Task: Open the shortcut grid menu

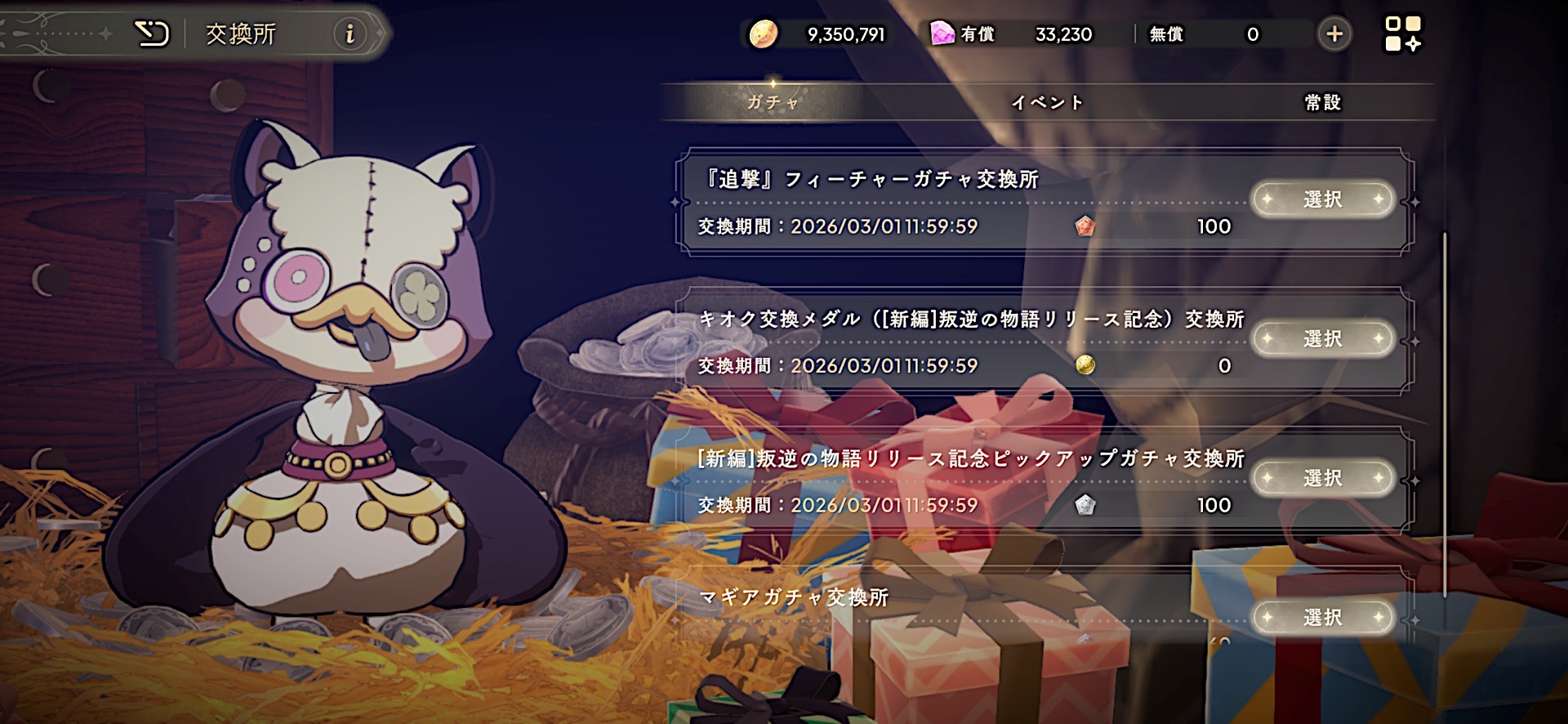Action: point(1403,34)
